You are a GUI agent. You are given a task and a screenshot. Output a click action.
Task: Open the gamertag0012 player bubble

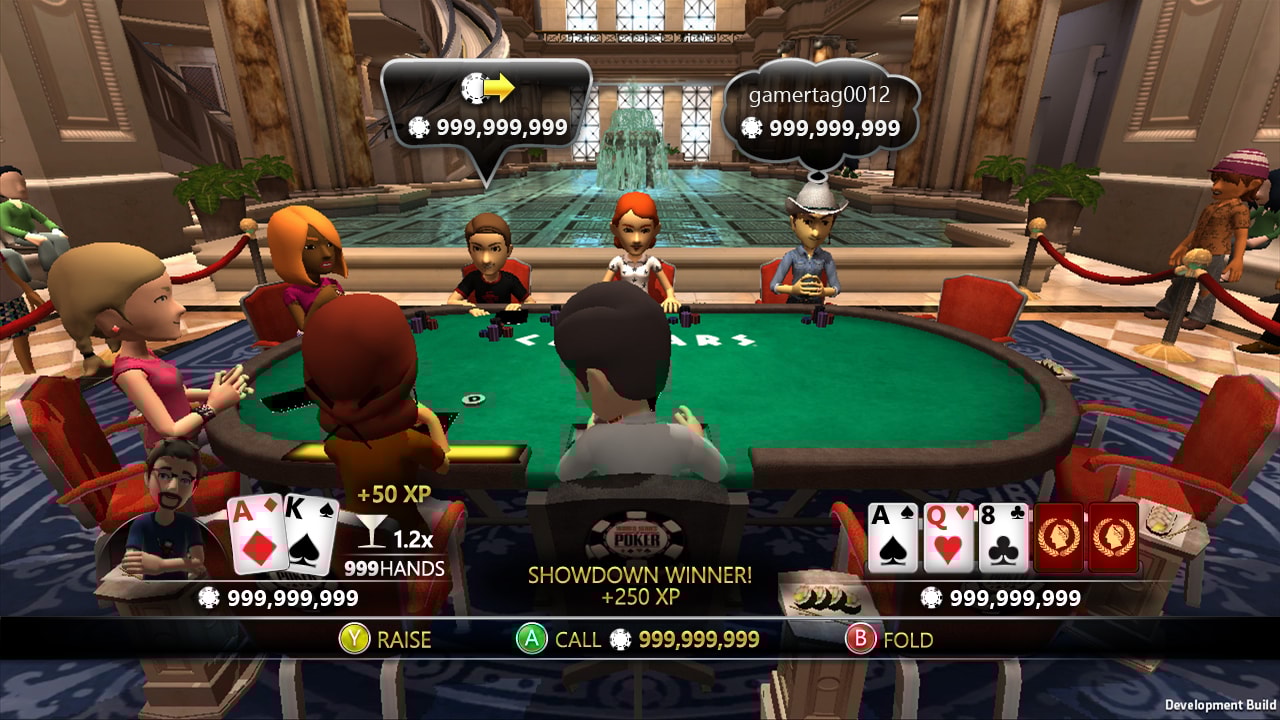coord(820,113)
